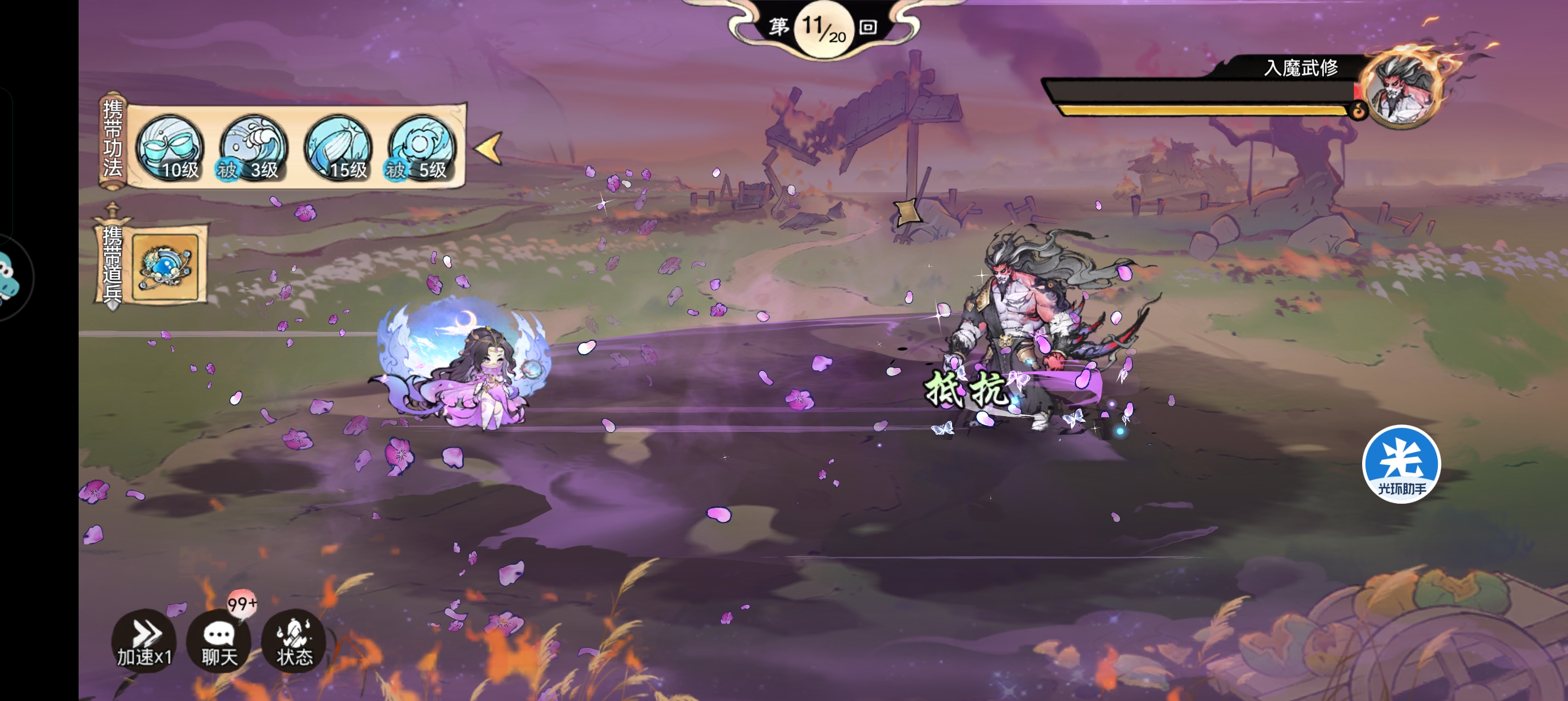Collapse the carried techniques panel arrow
The width and height of the screenshot is (1568, 701).
[488, 148]
